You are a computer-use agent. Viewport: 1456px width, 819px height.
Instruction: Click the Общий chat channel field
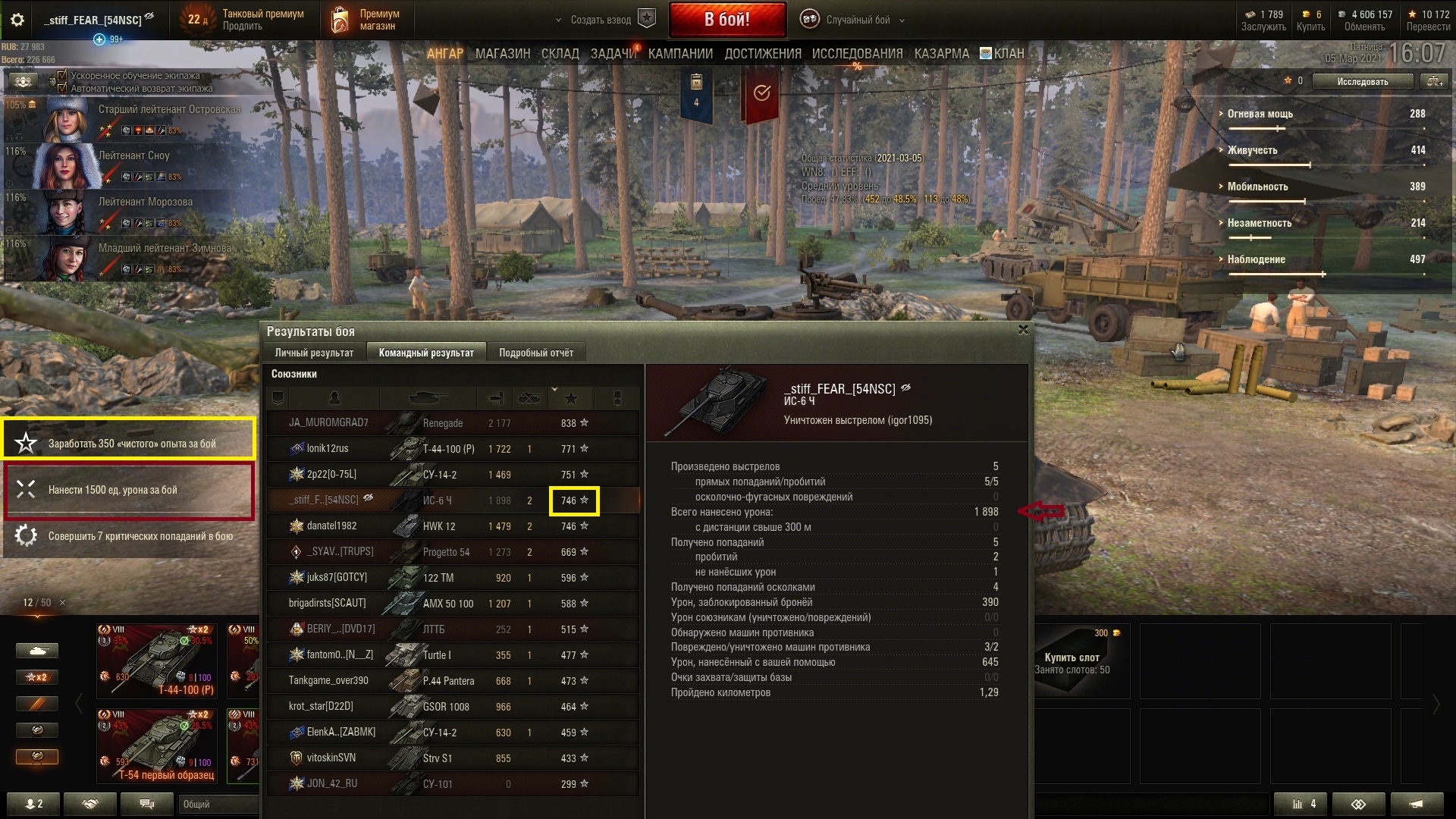217,804
